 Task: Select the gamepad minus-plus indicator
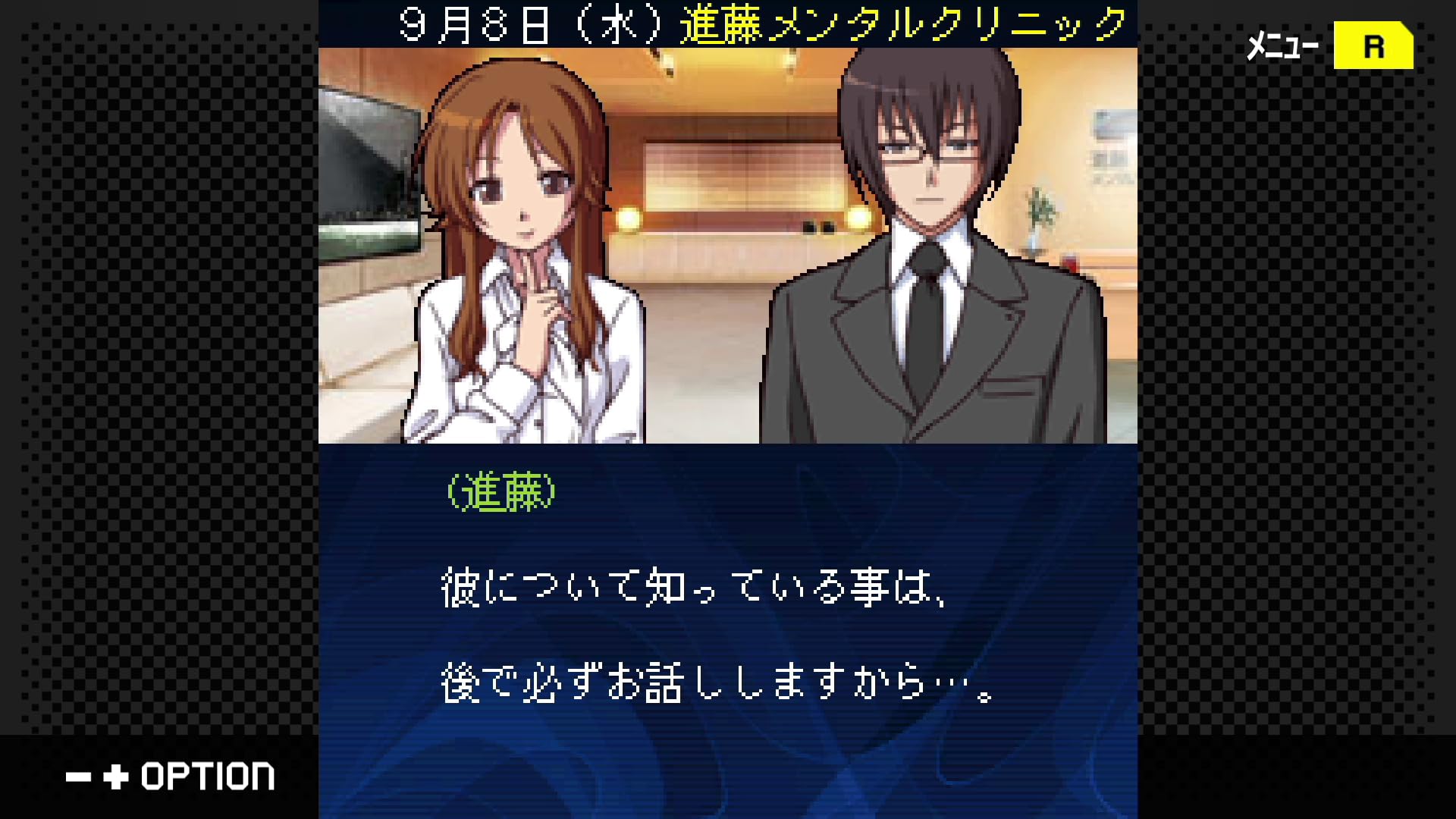[x=97, y=777]
